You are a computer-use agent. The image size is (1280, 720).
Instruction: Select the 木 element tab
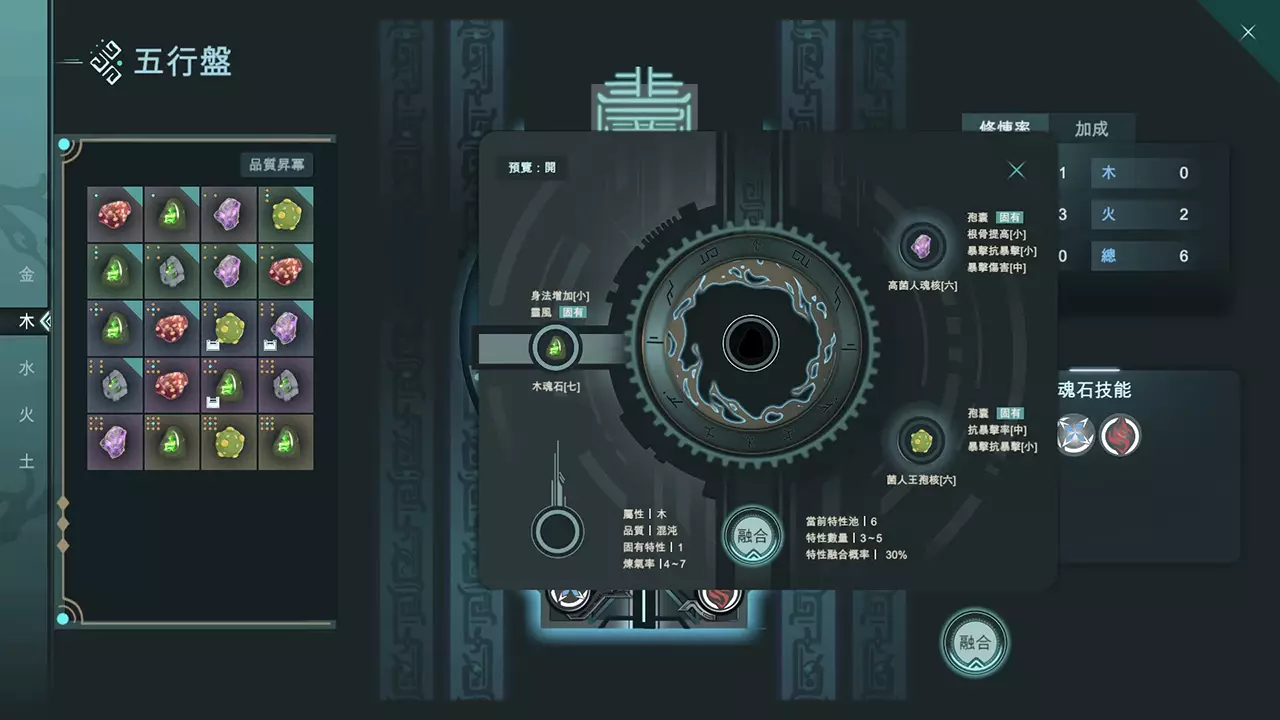pyautogui.click(x=27, y=321)
